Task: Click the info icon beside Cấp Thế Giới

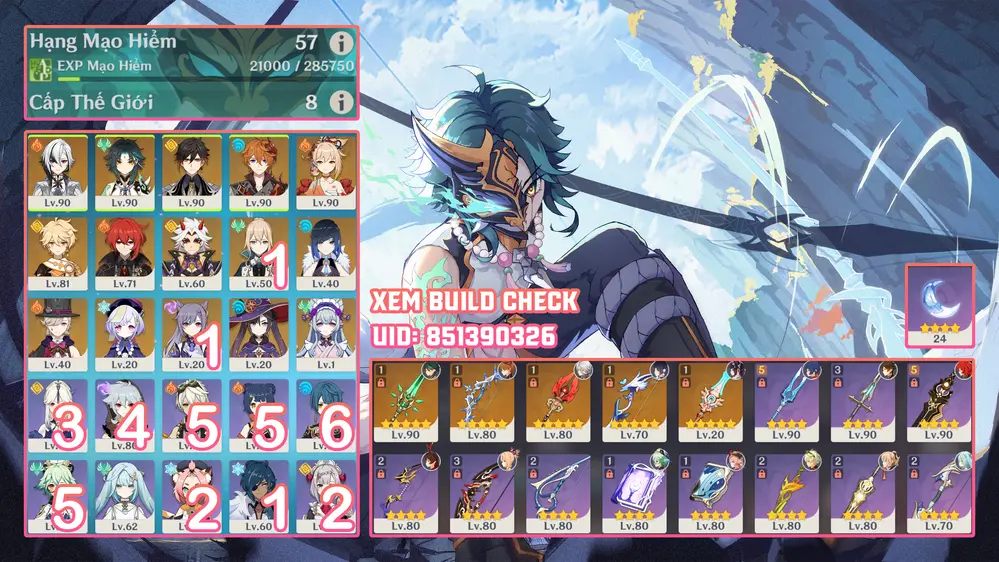Action: click(x=342, y=102)
